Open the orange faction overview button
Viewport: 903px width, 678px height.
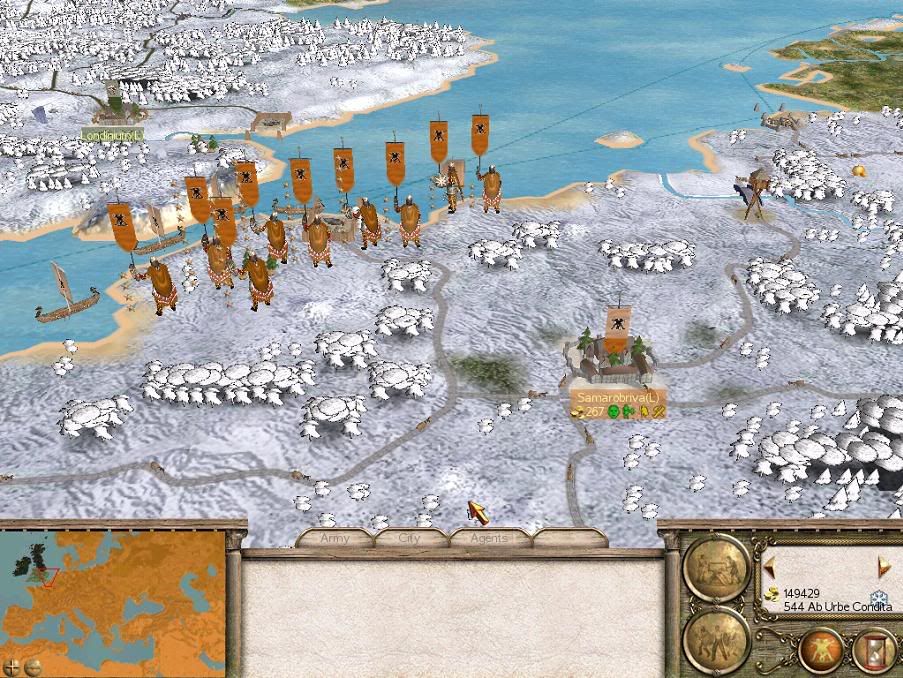pos(821,650)
